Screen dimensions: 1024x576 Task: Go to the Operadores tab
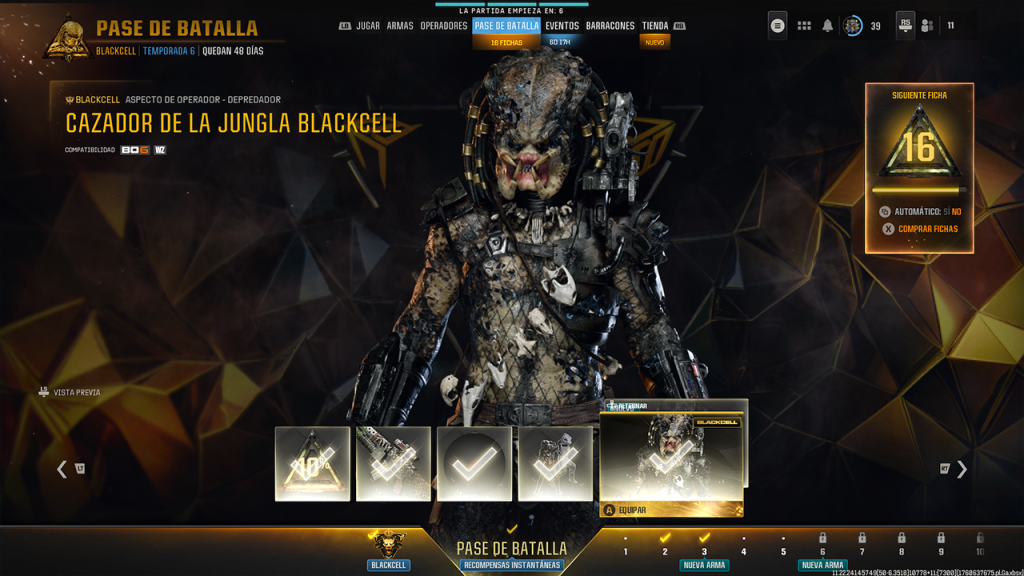point(444,26)
